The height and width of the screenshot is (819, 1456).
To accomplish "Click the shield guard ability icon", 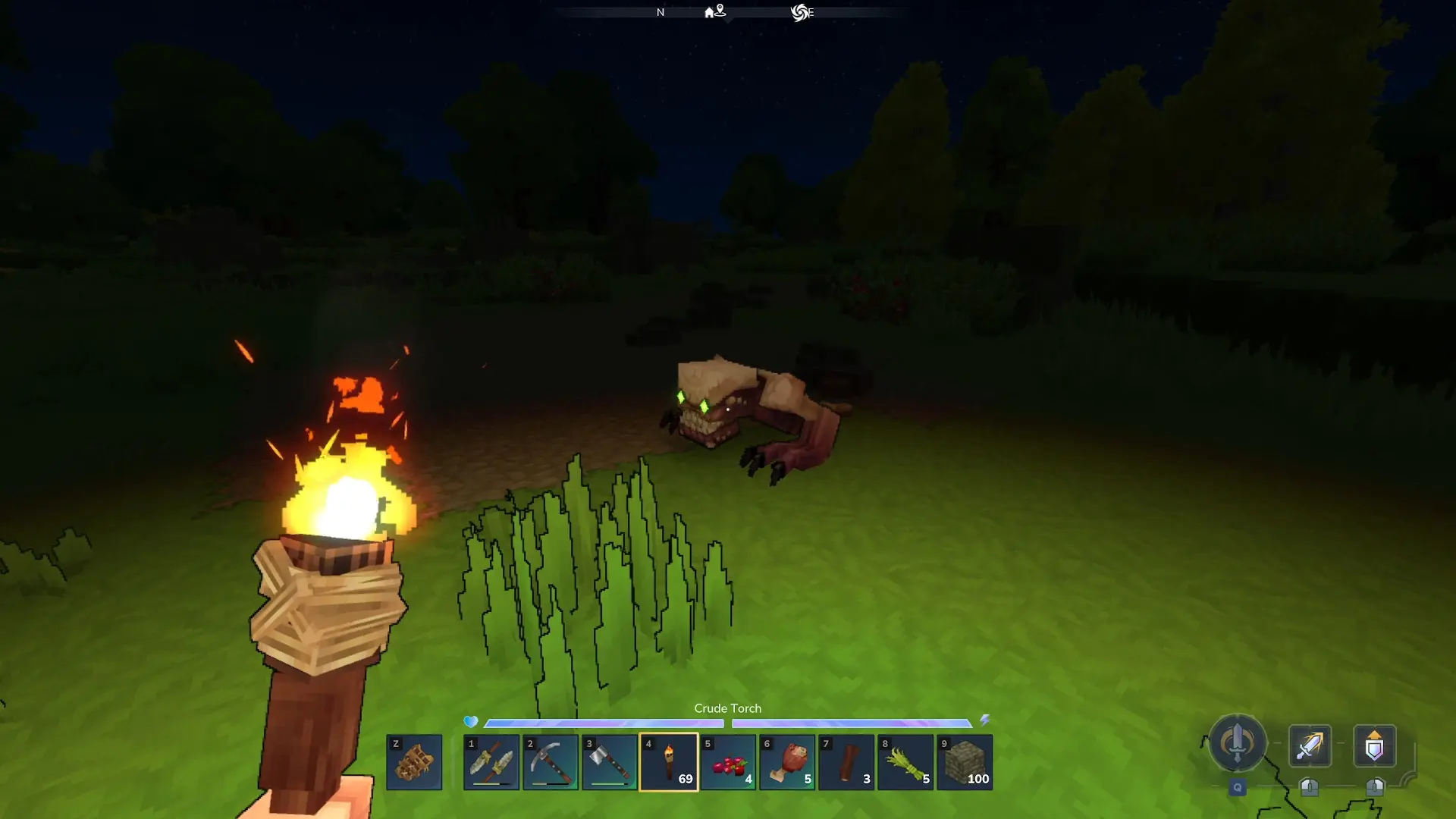I will [1374, 746].
